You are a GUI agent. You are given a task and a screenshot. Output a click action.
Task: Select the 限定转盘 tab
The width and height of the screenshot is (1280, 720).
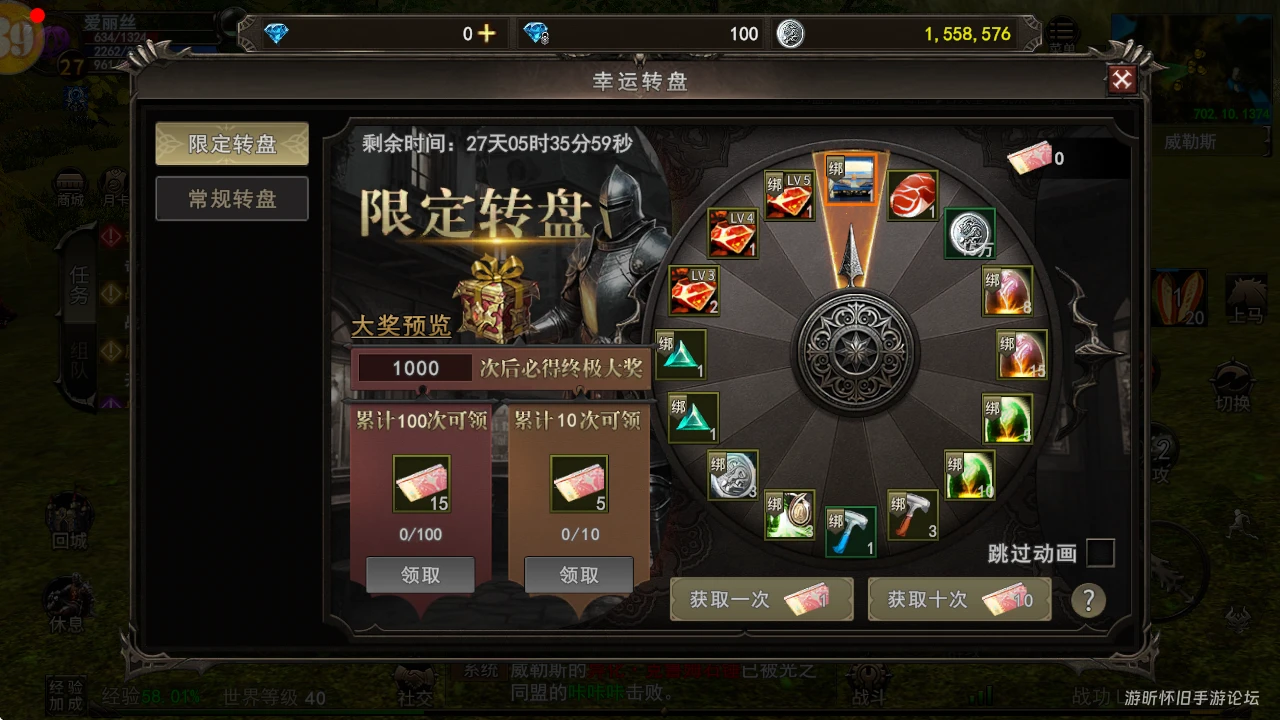pyautogui.click(x=231, y=143)
